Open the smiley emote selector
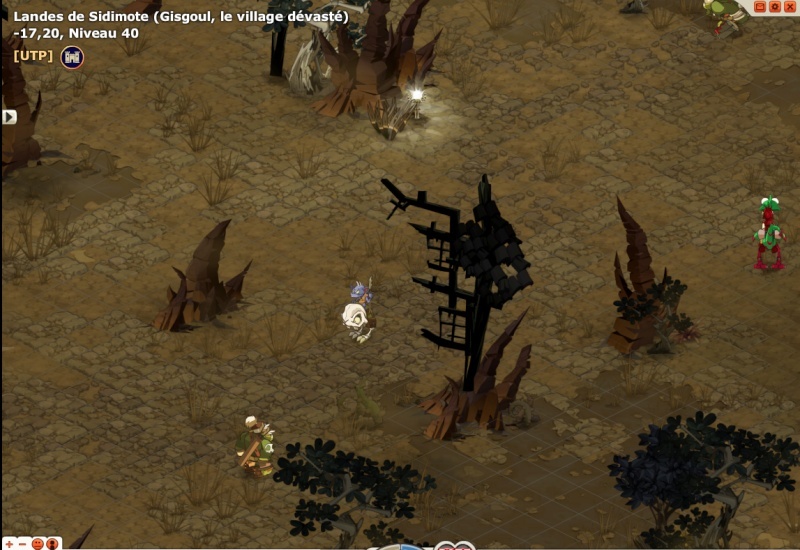 38,544
